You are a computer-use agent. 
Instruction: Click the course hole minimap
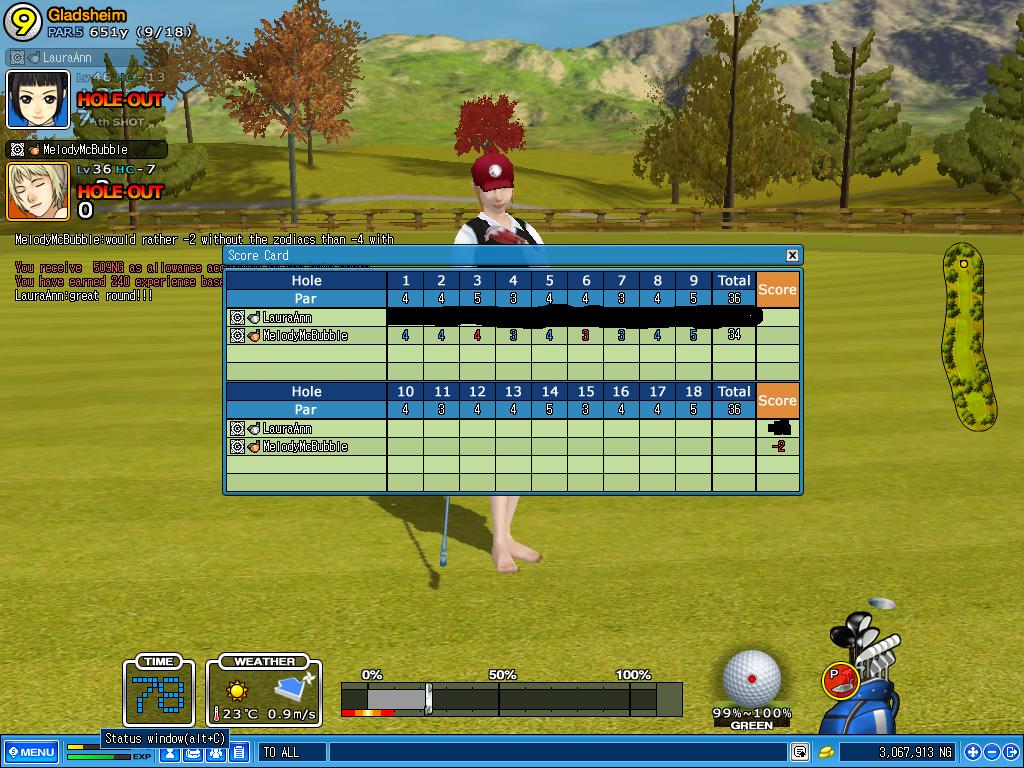(965, 335)
